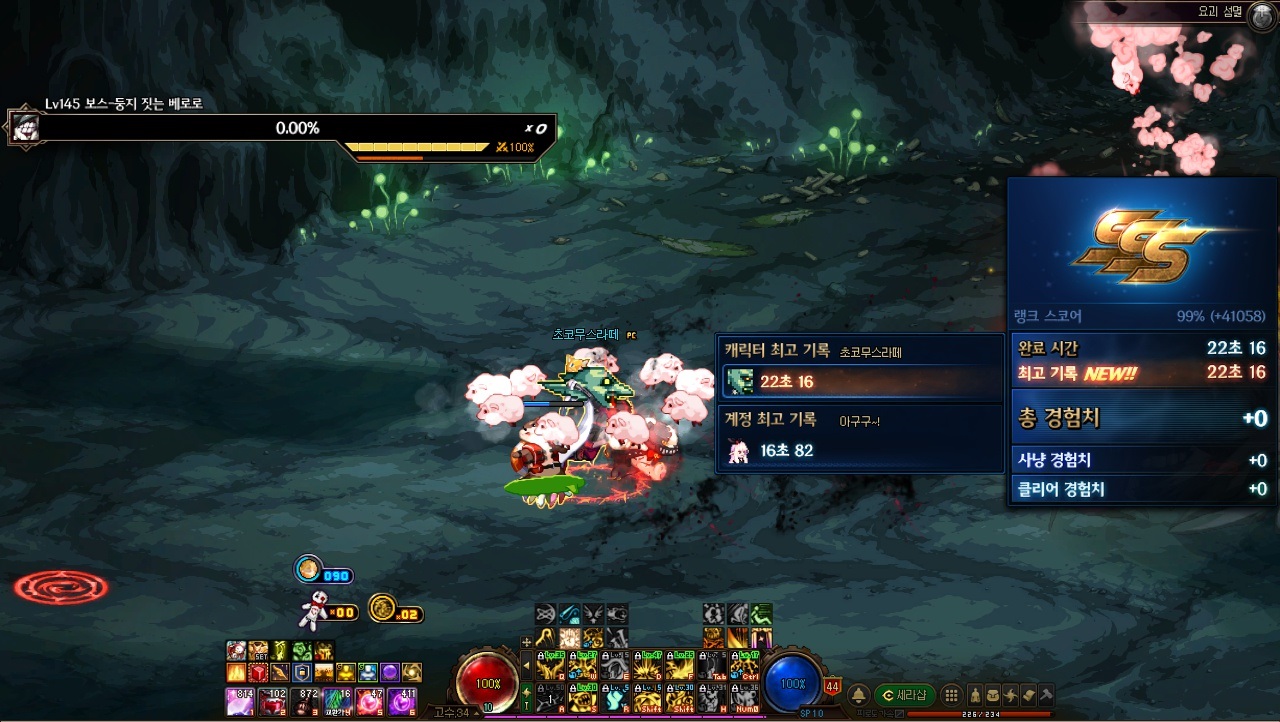Activate the Lv.30 beast skill on S

tap(583, 696)
